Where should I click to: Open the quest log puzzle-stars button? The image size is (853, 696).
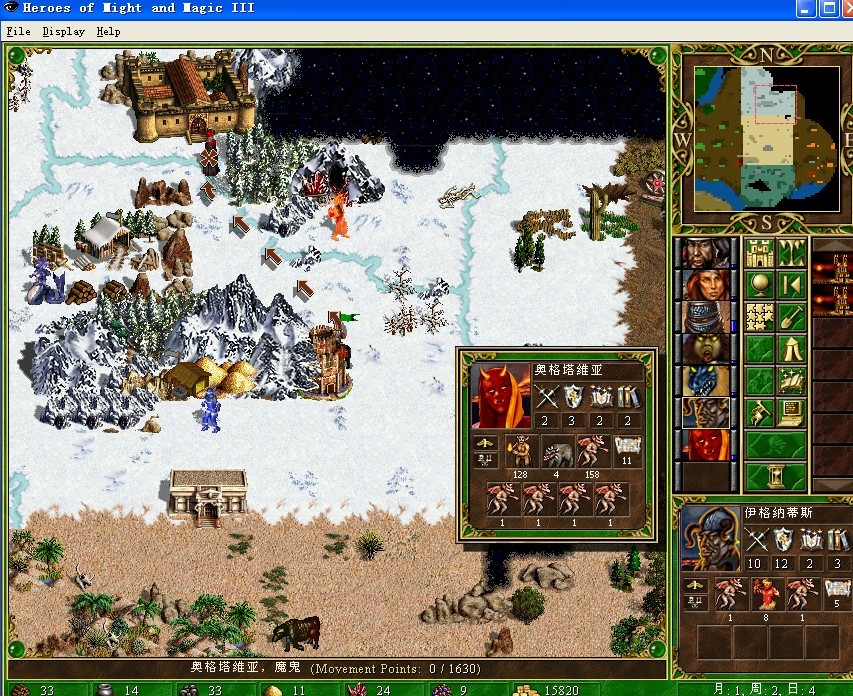coord(759,316)
